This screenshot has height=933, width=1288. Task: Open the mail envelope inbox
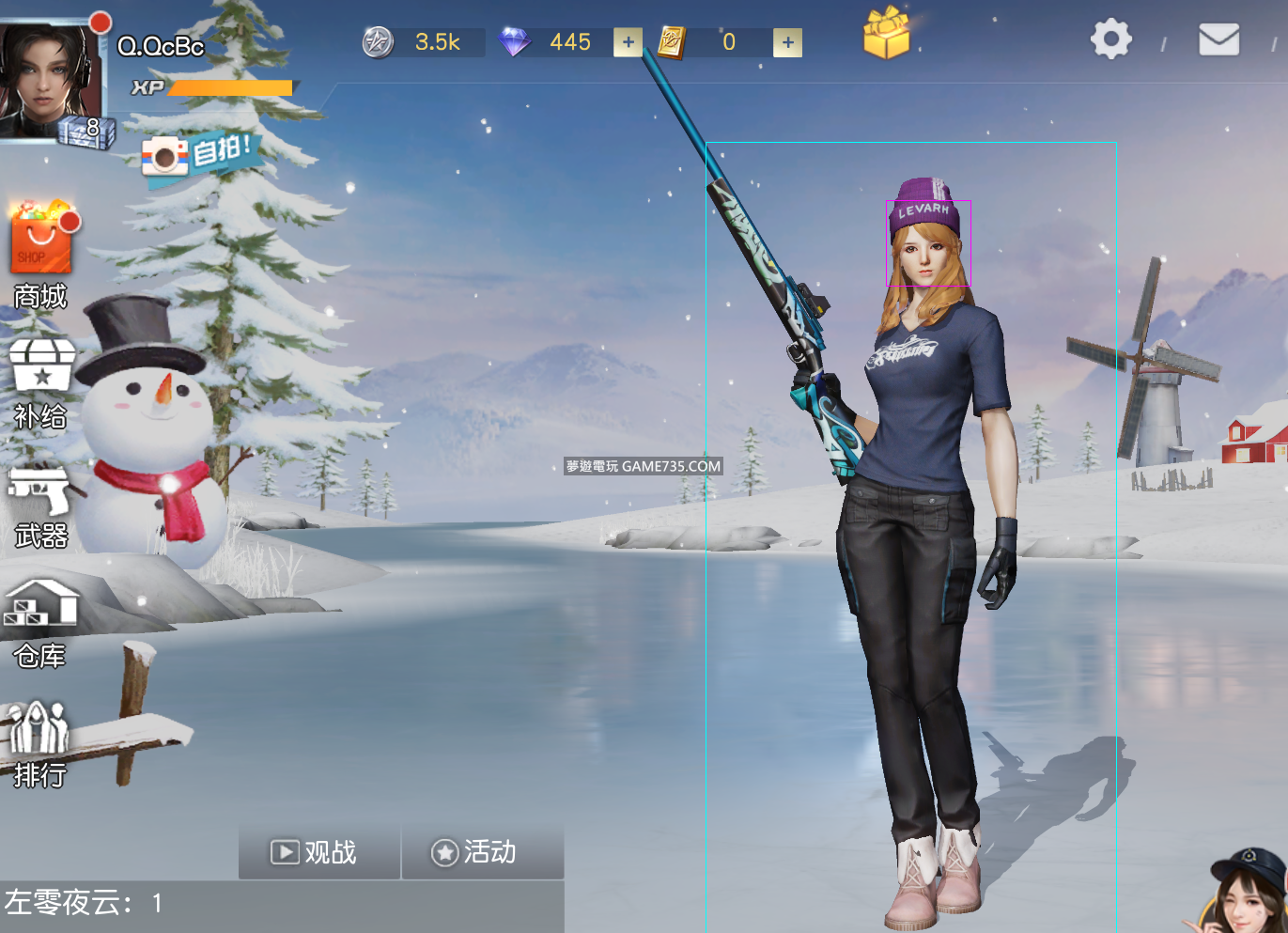pos(1218,39)
